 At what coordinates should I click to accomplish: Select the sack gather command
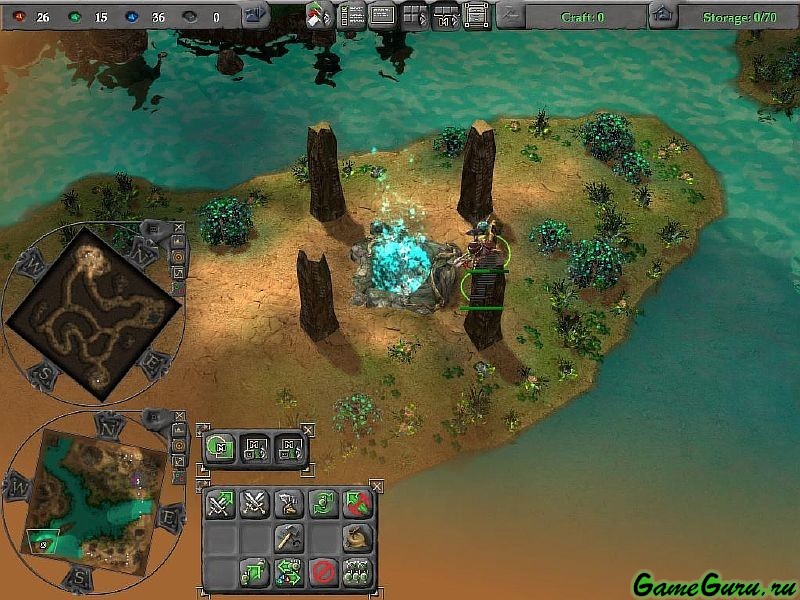coord(357,538)
